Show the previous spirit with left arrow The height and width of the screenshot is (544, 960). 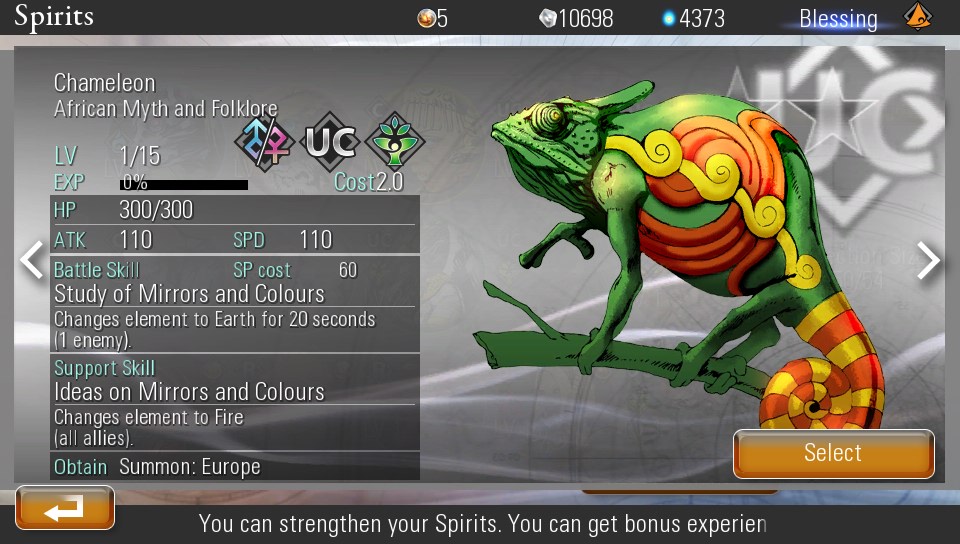pyautogui.click(x=32, y=260)
